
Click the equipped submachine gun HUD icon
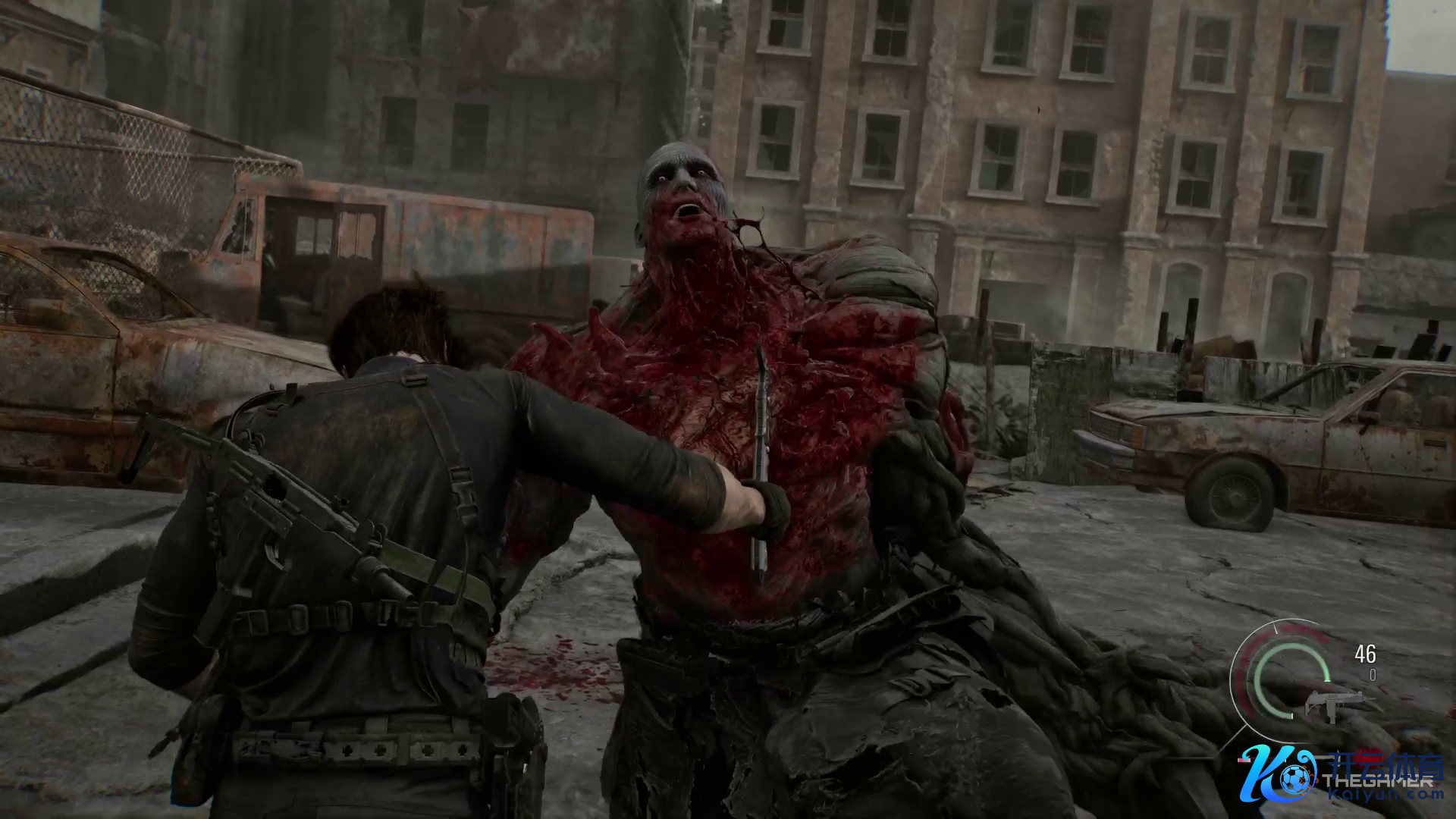click(x=1332, y=705)
